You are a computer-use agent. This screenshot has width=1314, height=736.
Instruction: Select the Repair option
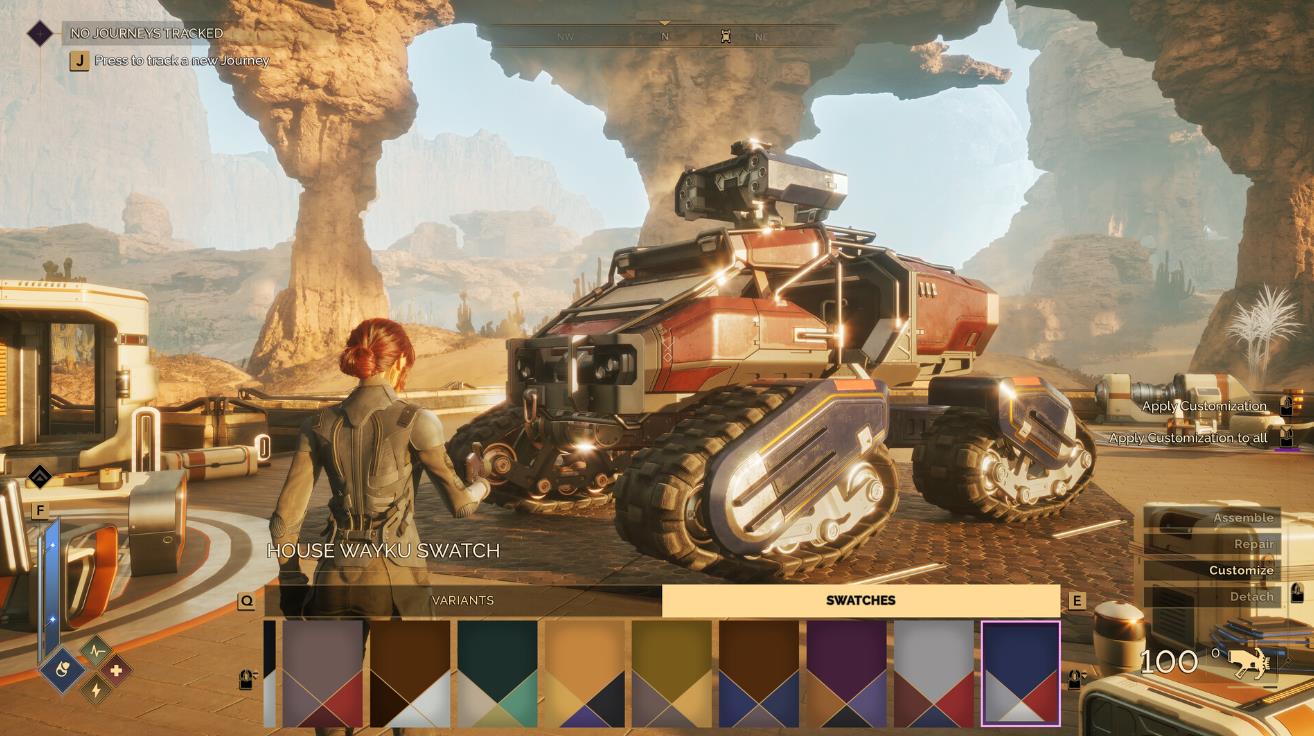pyautogui.click(x=1211, y=544)
